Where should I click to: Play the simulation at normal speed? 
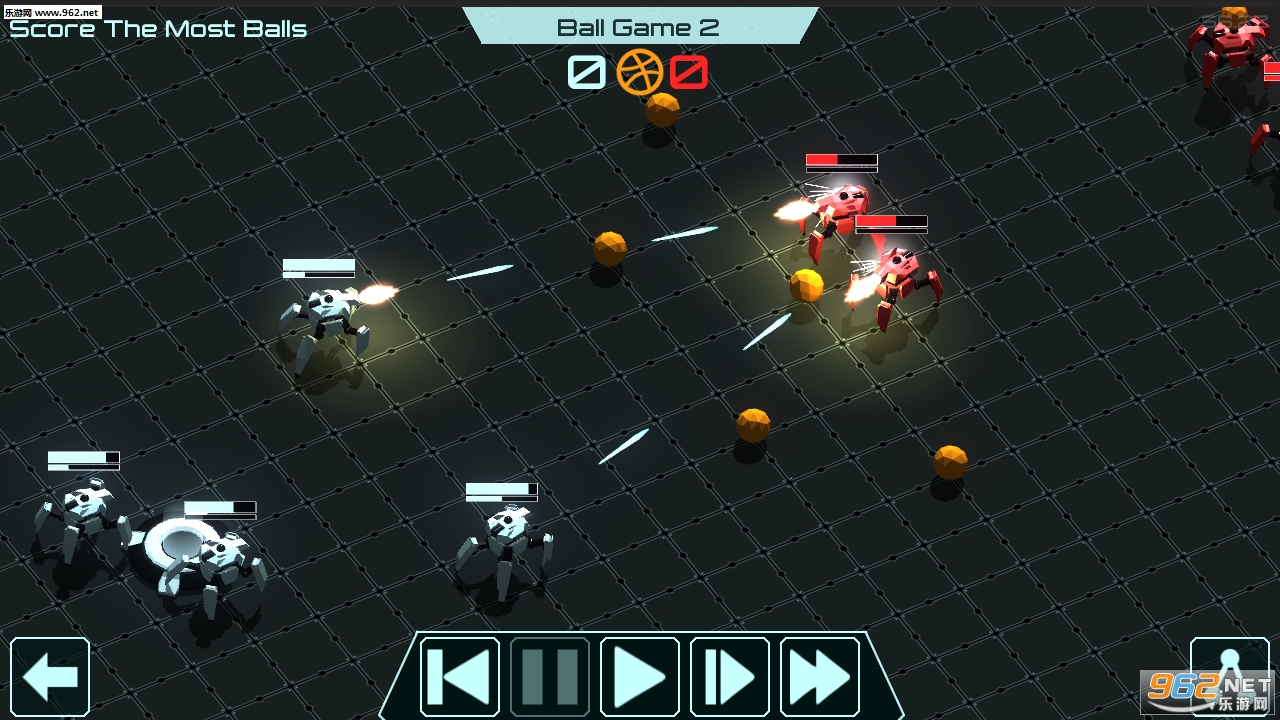click(x=640, y=677)
